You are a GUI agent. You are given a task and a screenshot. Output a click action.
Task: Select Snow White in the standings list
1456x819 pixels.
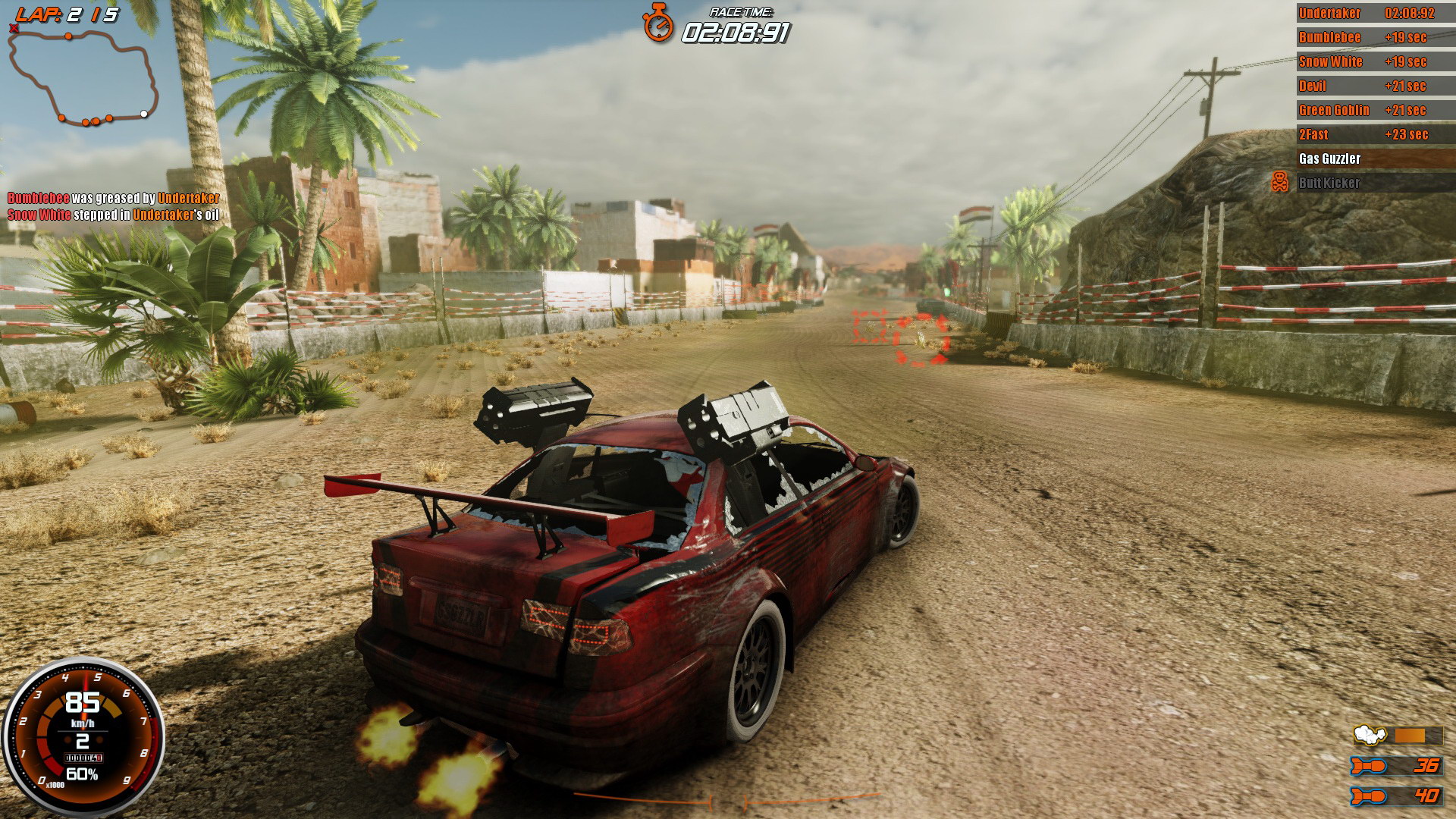(1330, 61)
